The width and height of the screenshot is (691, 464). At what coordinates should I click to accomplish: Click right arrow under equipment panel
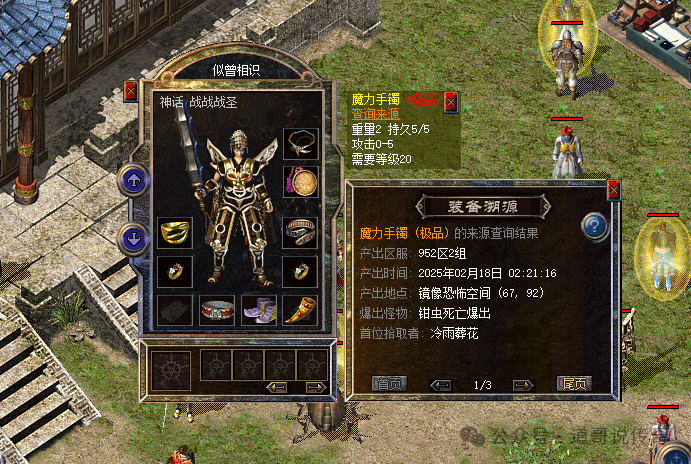coord(316,387)
